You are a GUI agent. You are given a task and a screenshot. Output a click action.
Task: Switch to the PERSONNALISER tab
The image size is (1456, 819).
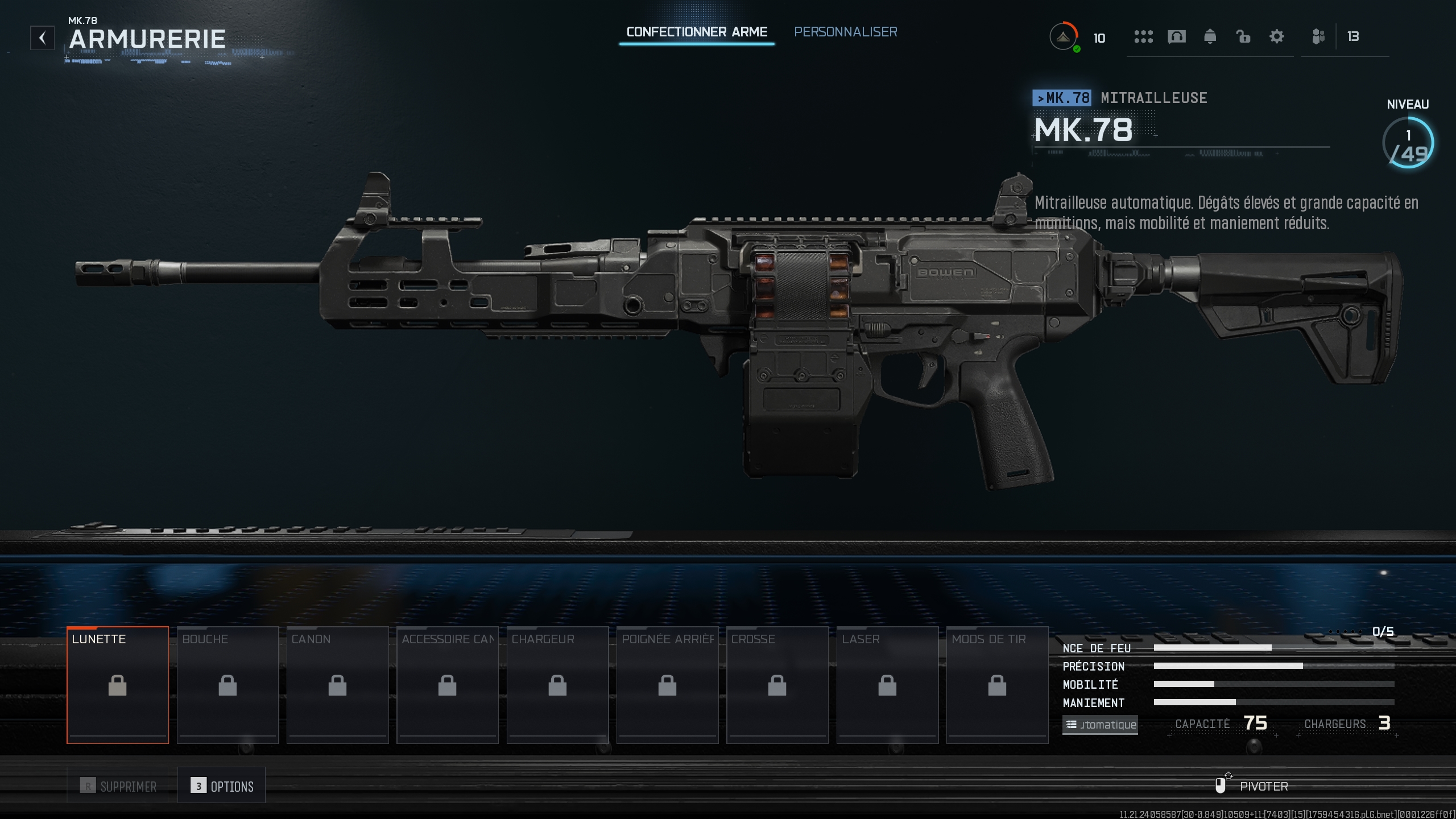click(846, 32)
